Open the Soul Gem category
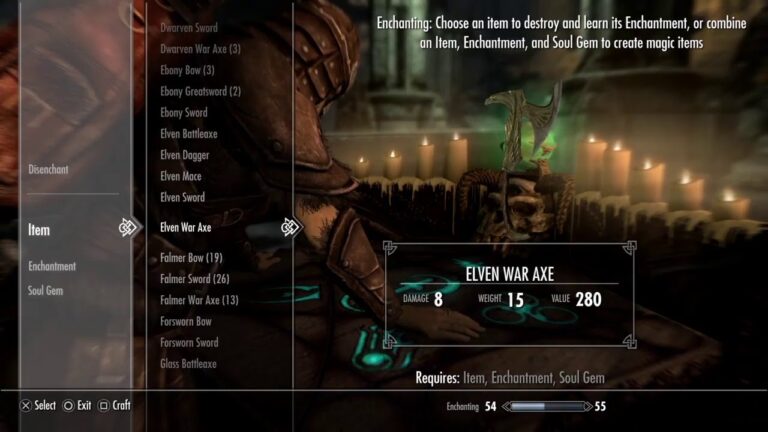This screenshot has height=432, width=768. [46, 290]
